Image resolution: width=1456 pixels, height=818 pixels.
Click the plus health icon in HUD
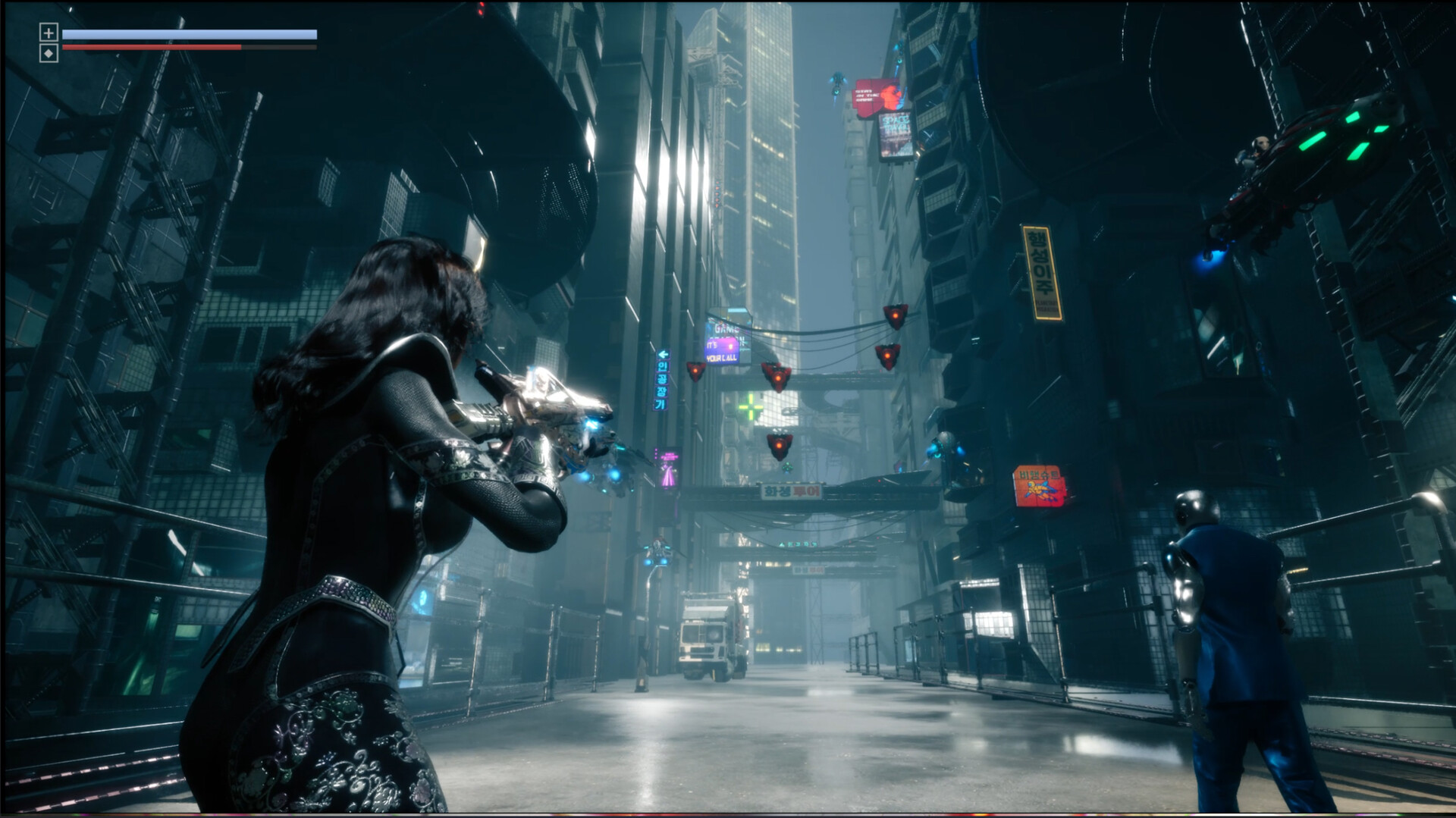[49, 33]
